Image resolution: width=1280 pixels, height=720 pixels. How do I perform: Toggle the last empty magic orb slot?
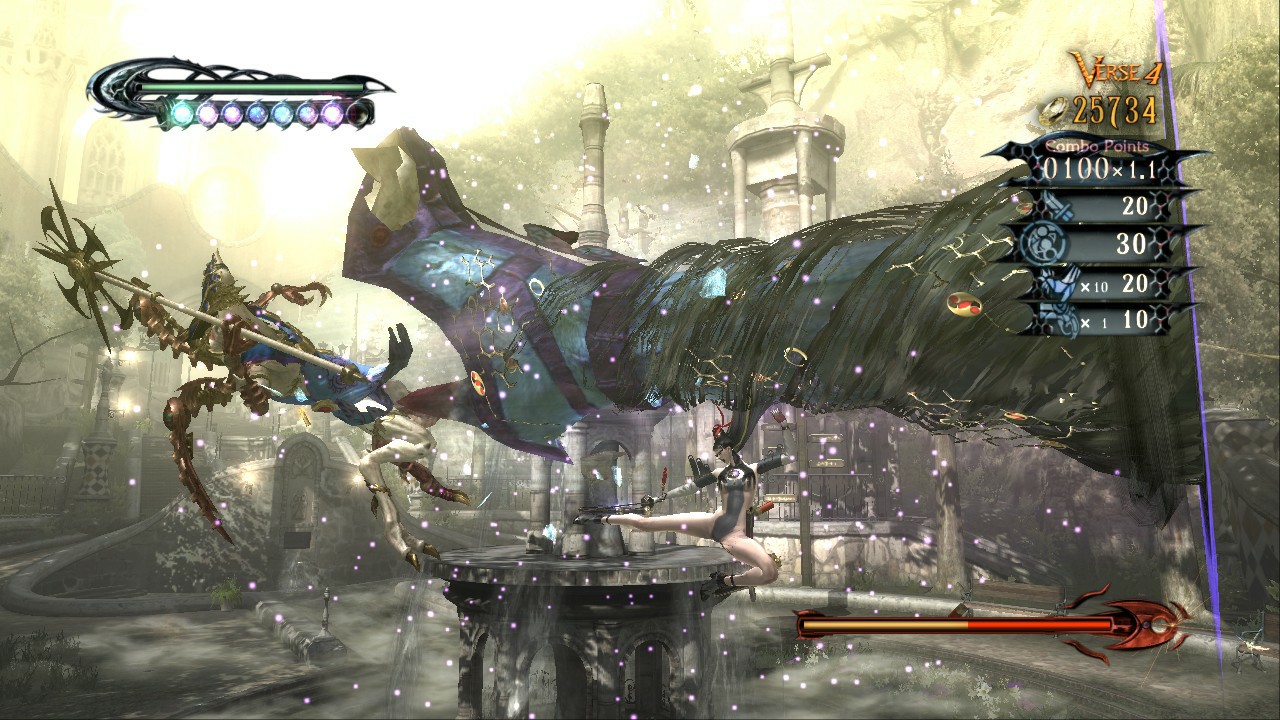pyautogui.click(x=358, y=115)
